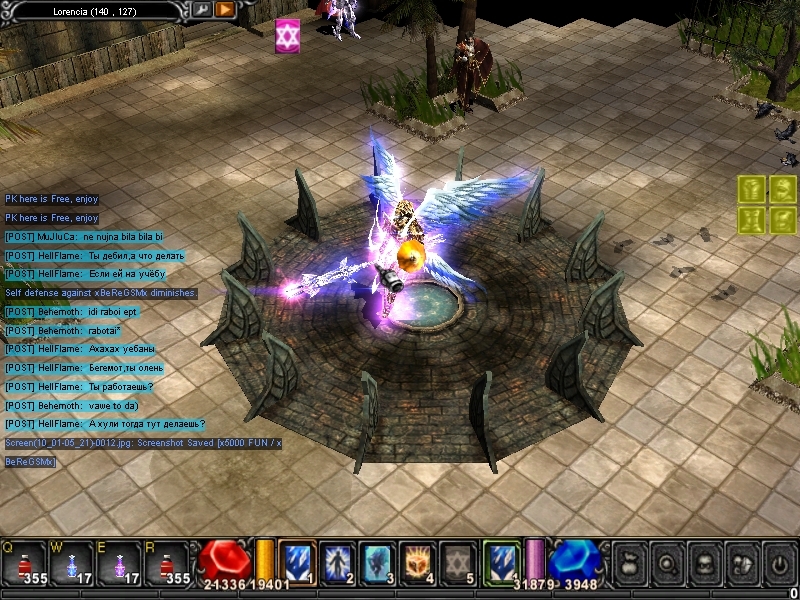
Task: Open the wrench settings button
Action: pyautogui.click(x=202, y=9)
